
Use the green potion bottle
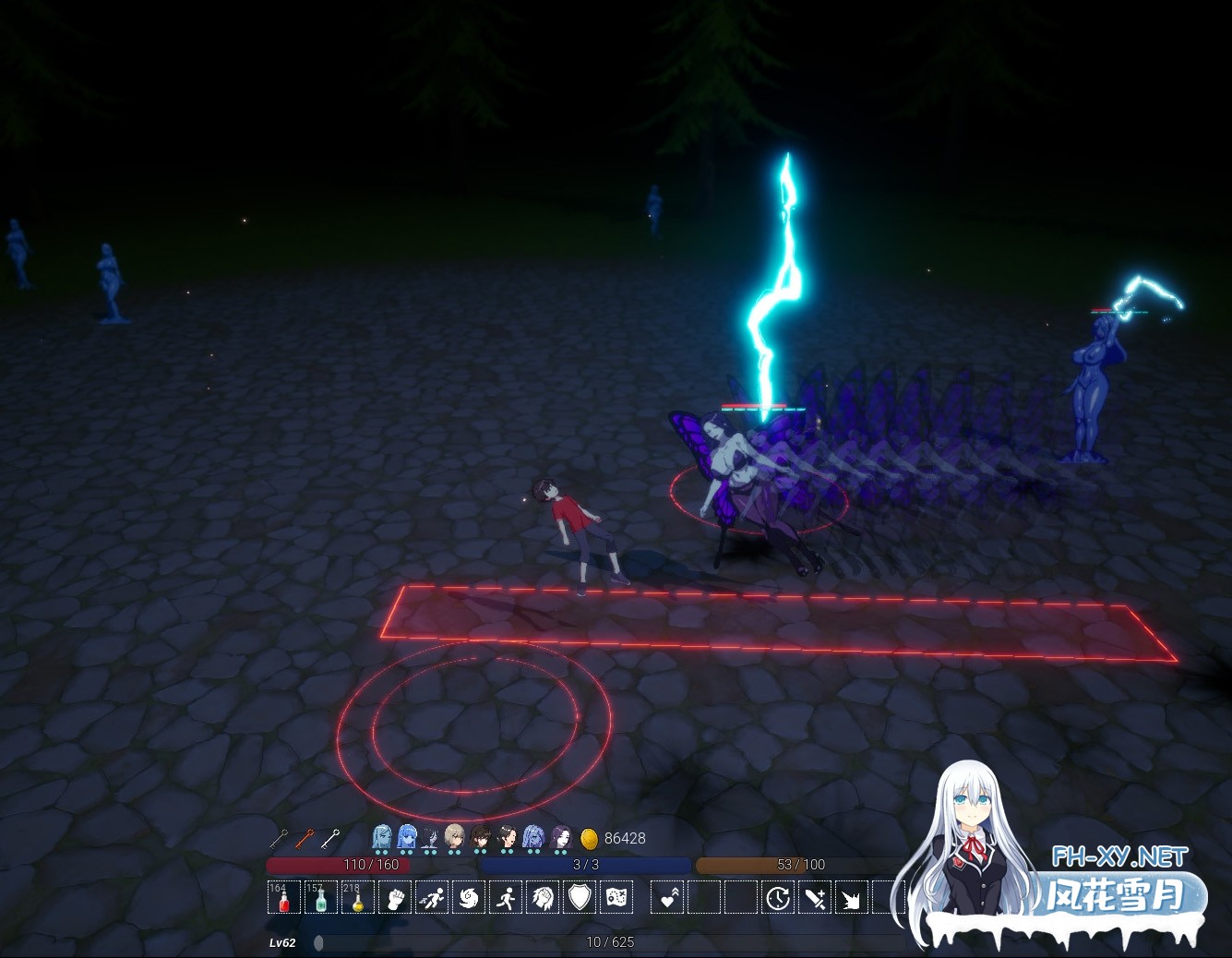tap(320, 897)
